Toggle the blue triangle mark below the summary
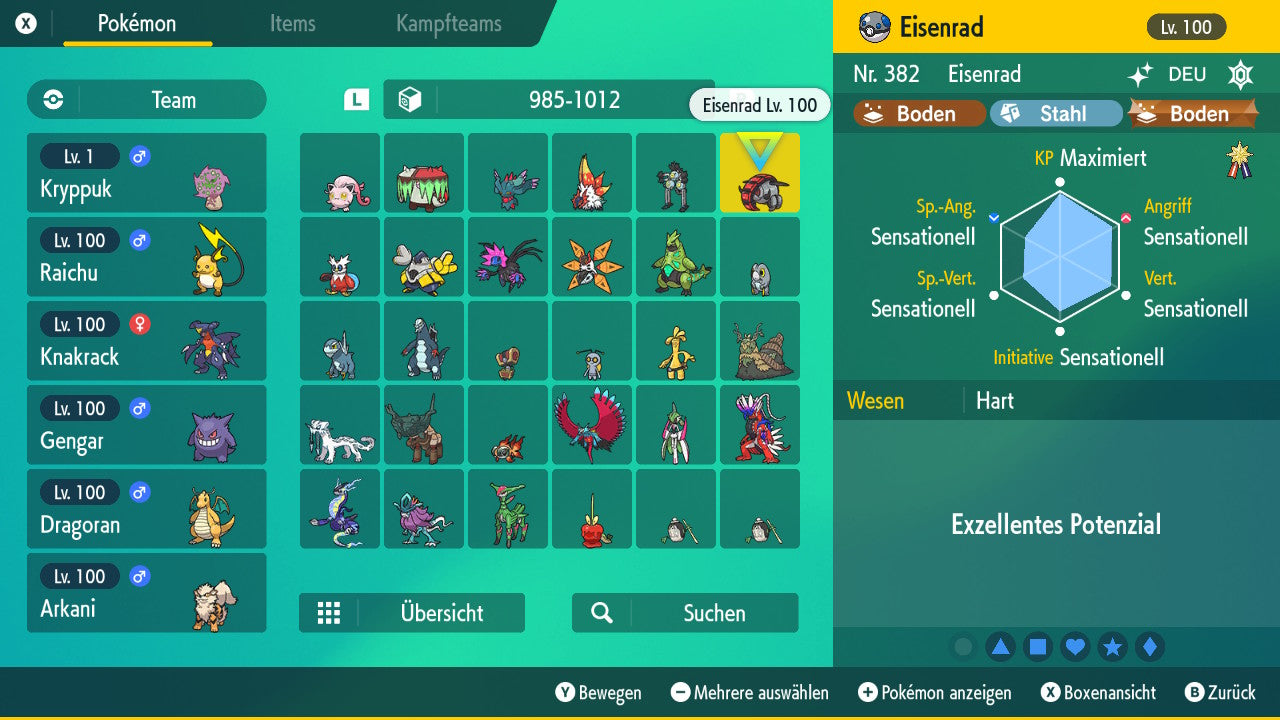 [1001, 647]
